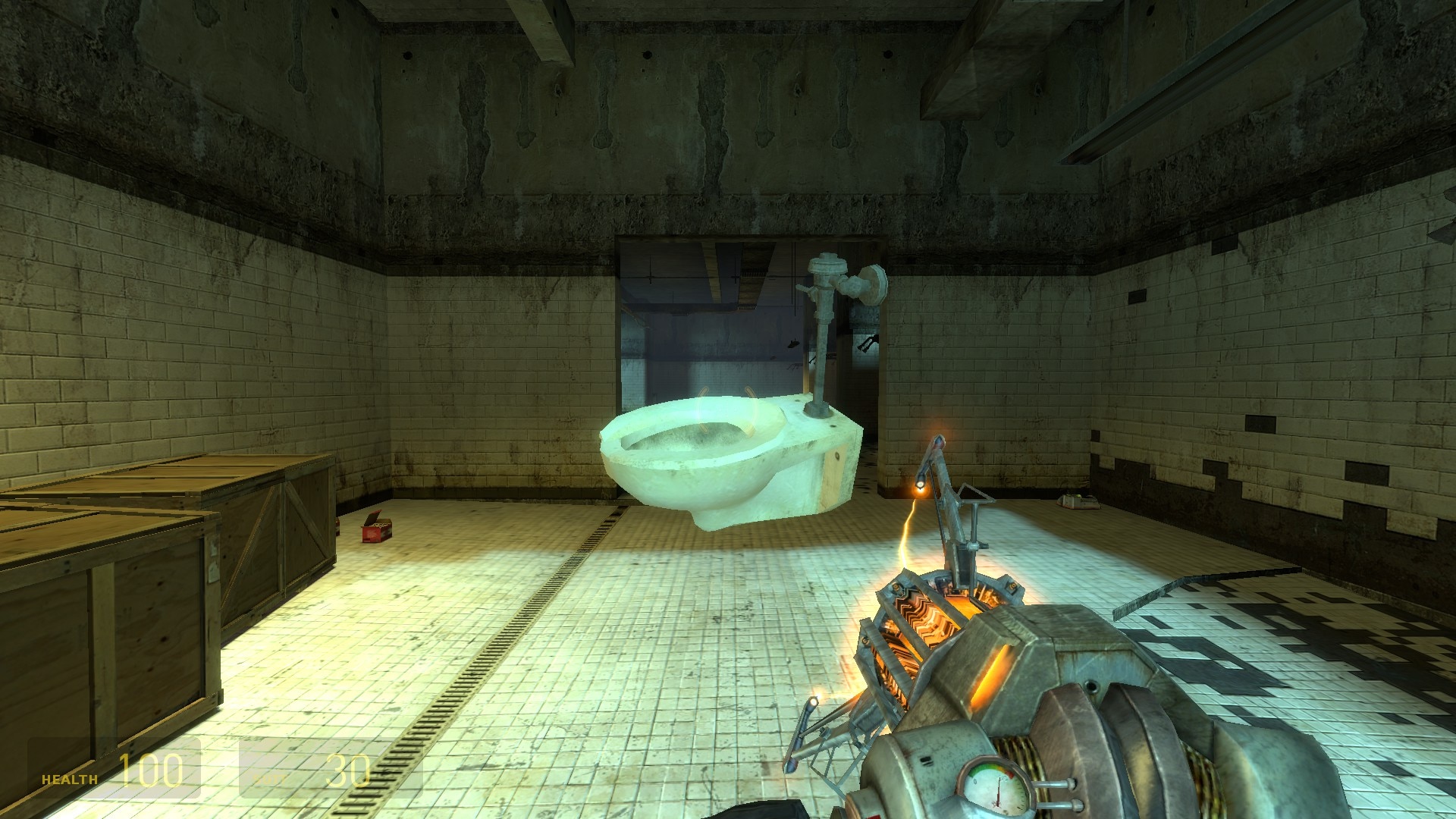1456x819 pixels.
Task: Click the flush valve pipe above the toilet
Action: pyautogui.click(x=823, y=318)
